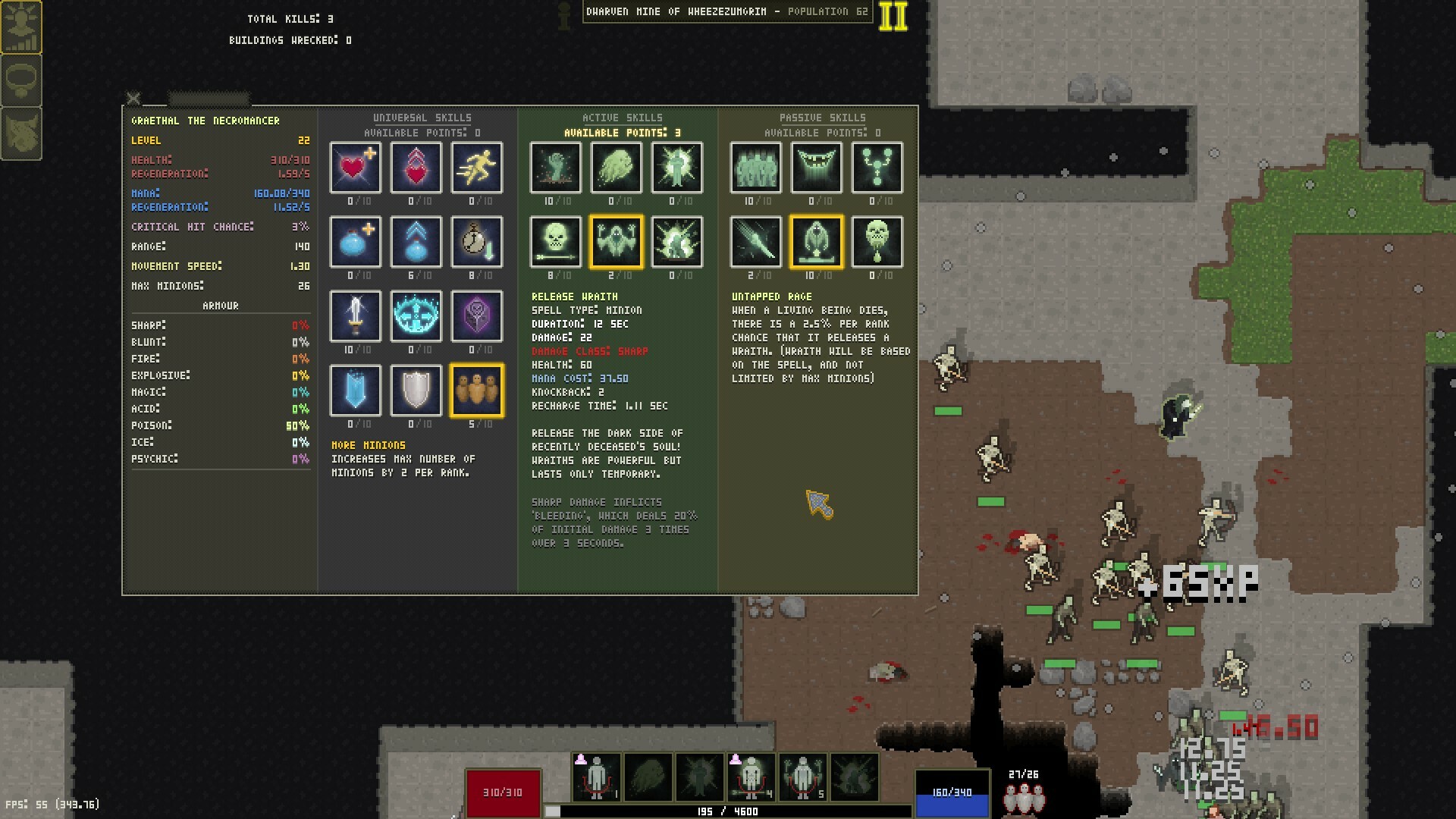Click the sword damage skill icon
The width and height of the screenshot is (1456, 819).
355,317
